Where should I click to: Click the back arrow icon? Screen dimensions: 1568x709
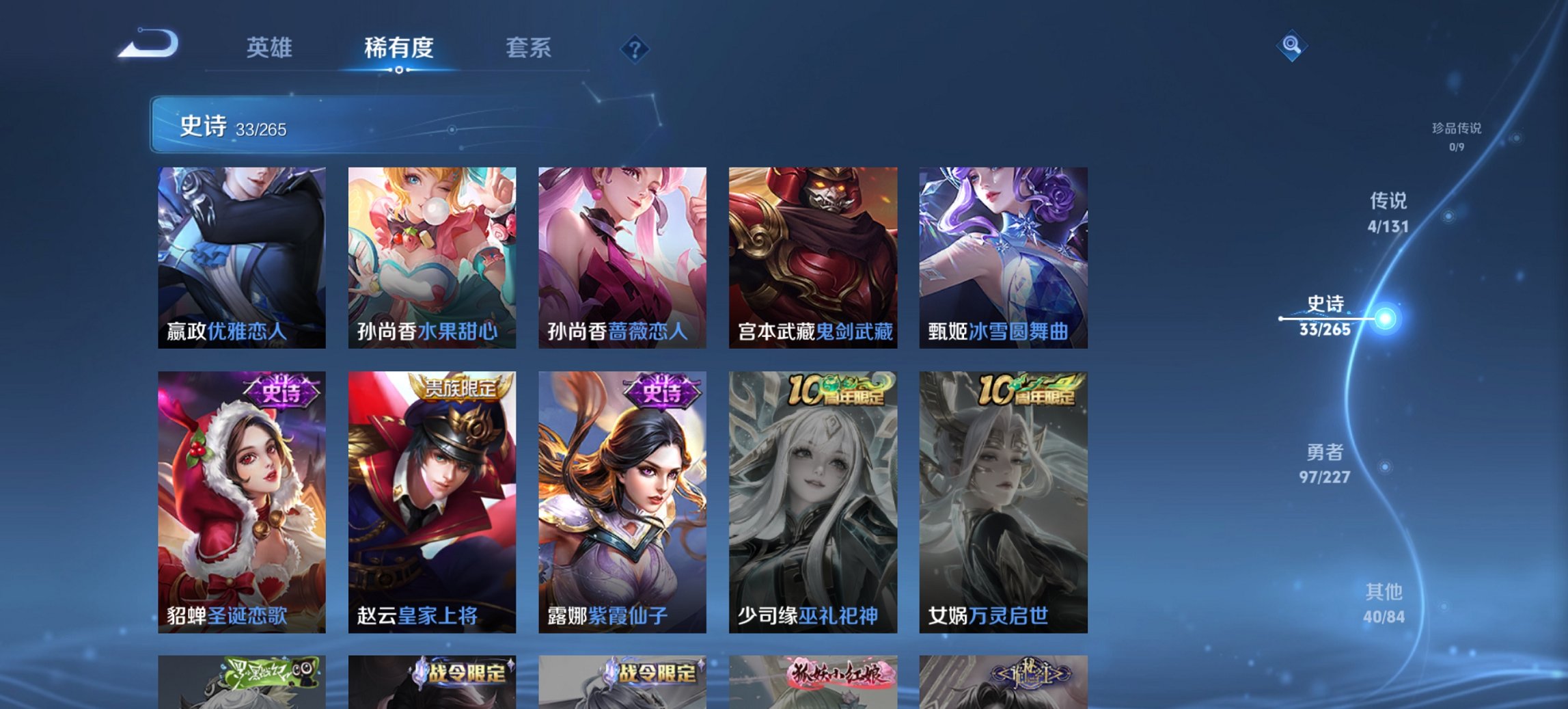click(146, 42)
